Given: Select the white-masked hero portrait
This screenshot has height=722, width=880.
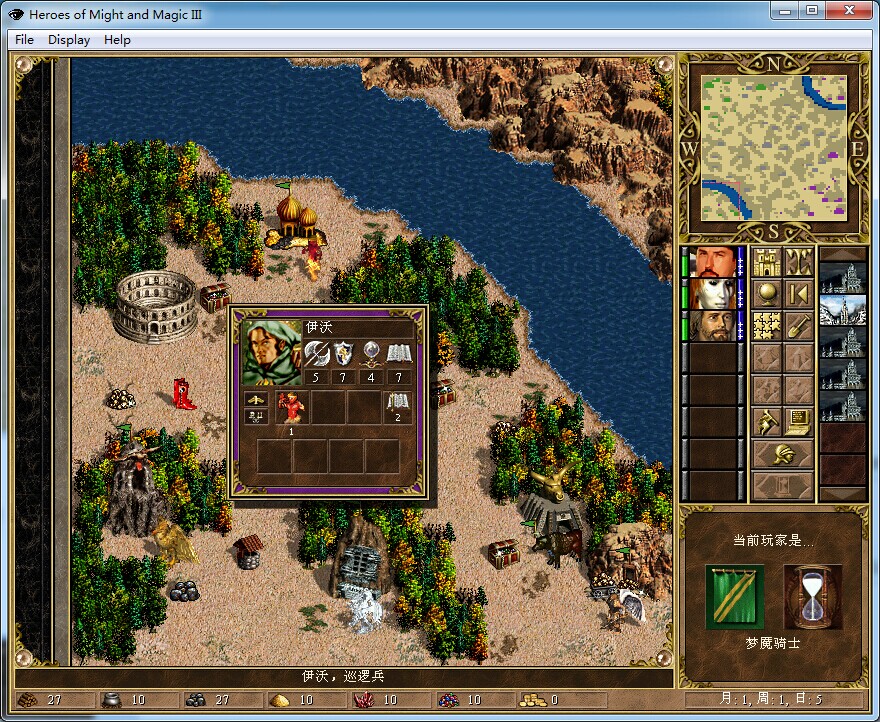Looking at the screenshot, I should pyautogui.click(x=715, y=294).
